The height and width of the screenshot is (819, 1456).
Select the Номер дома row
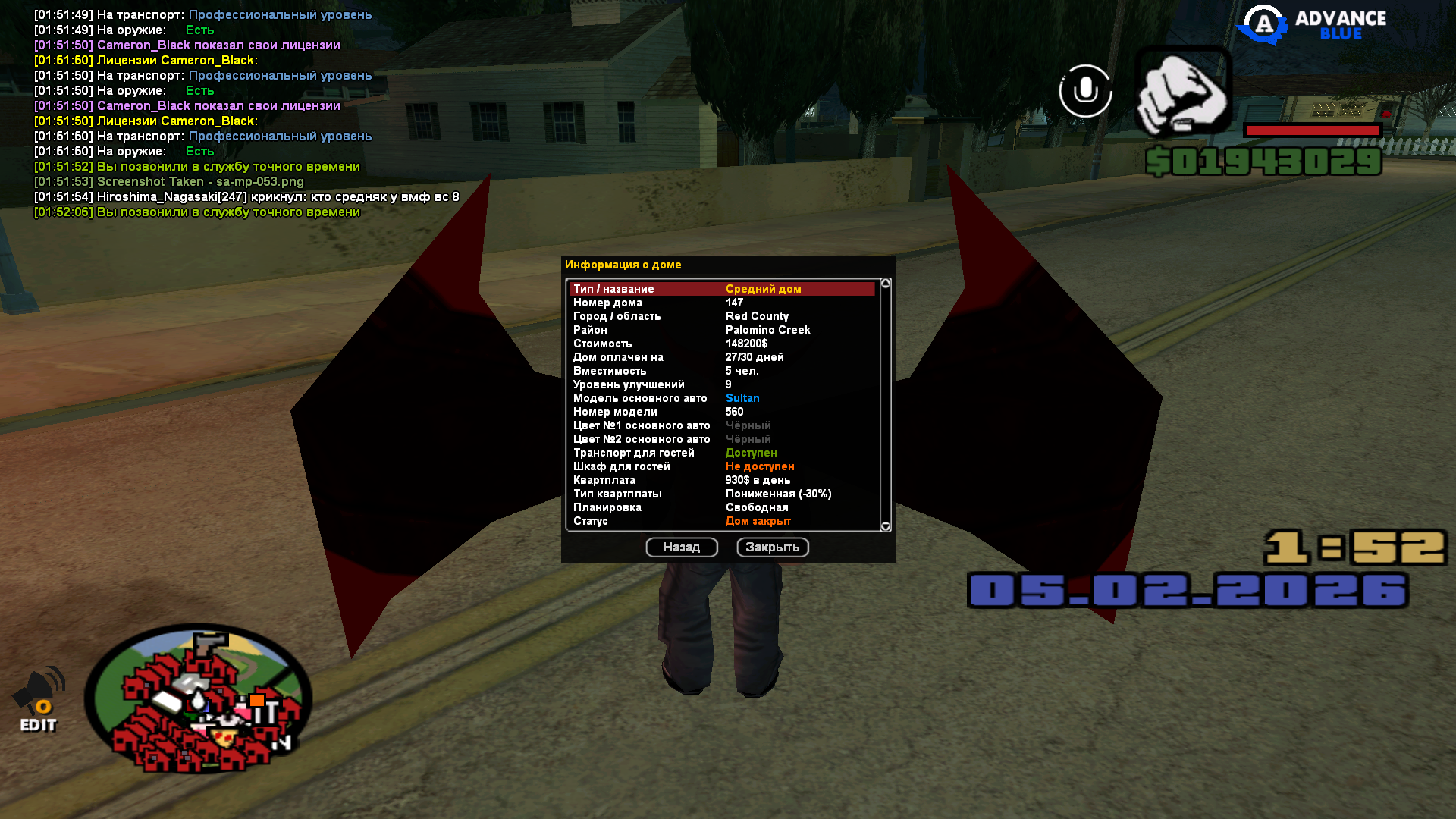720,303
